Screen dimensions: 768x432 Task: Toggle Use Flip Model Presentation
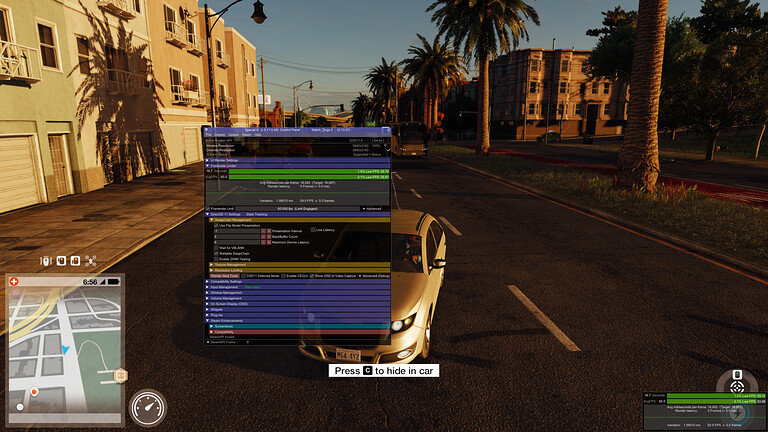pyautogui.click(x=217, y=226)
